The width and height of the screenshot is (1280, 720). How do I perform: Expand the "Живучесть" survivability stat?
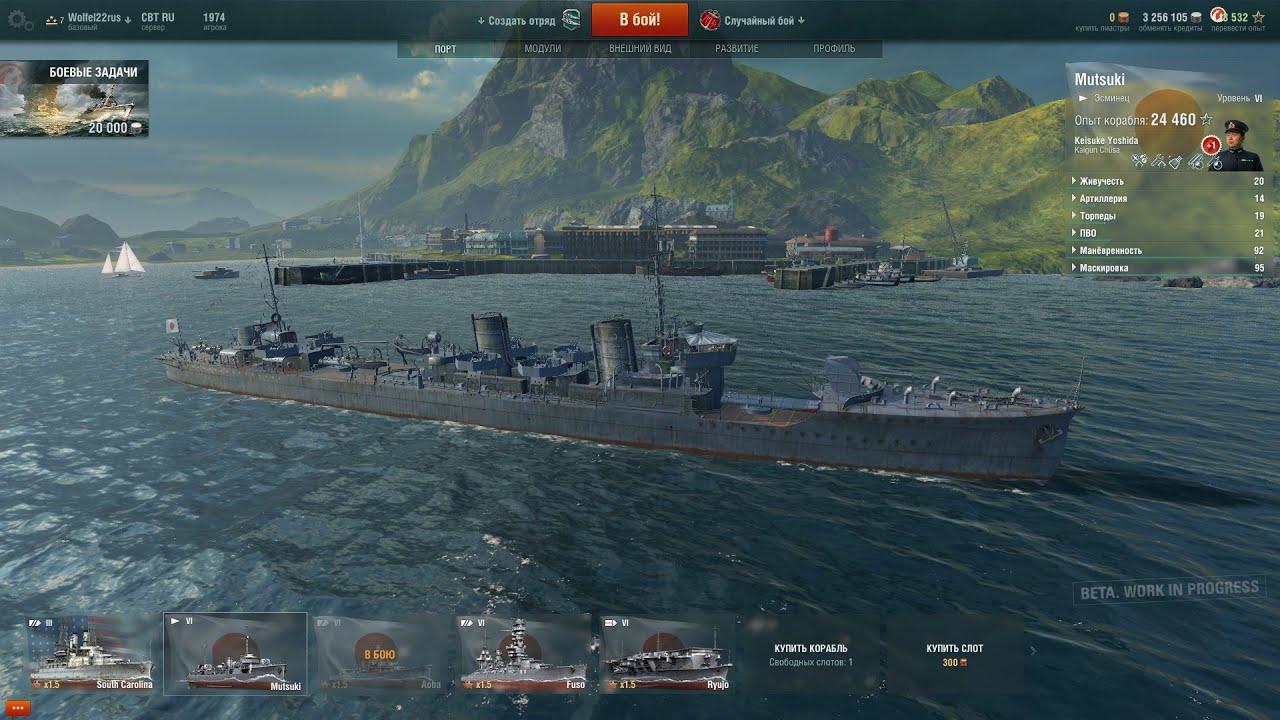coord(1101,181)
